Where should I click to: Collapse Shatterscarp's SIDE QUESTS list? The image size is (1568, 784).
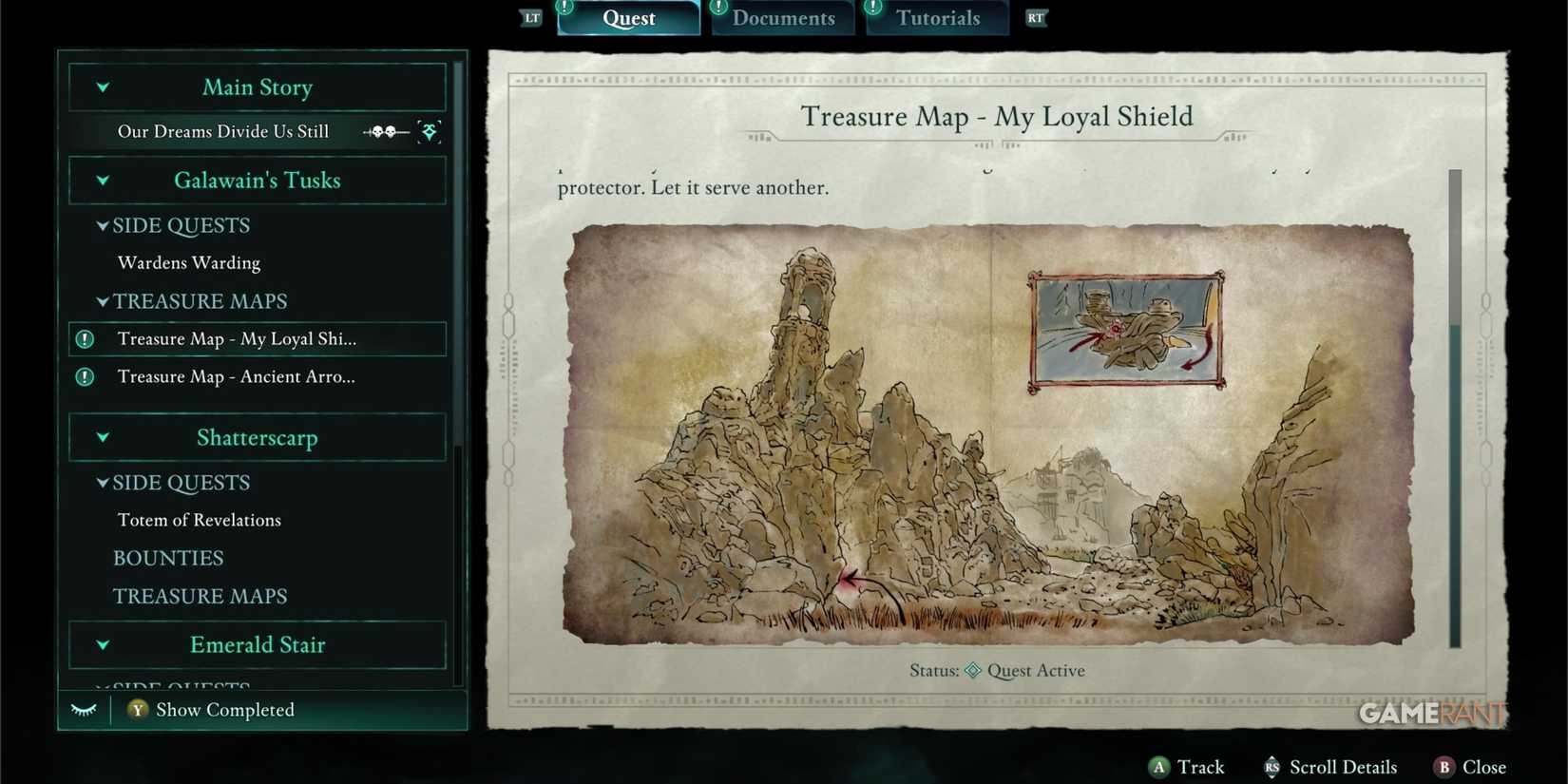pos(103,482)
